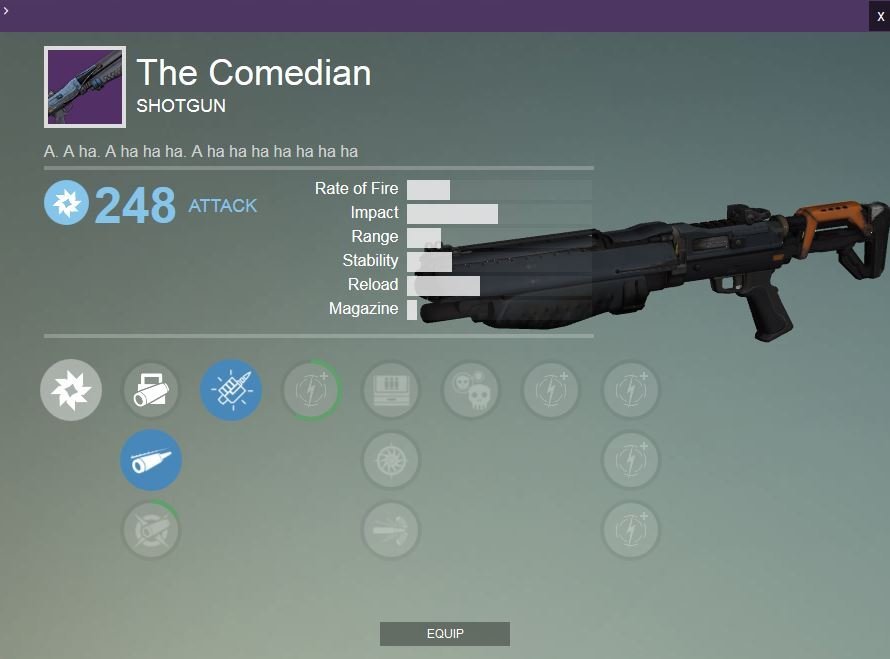Pick the circular wheel perk node
Viewport: 890px width, 659px height.
(391, 460)
